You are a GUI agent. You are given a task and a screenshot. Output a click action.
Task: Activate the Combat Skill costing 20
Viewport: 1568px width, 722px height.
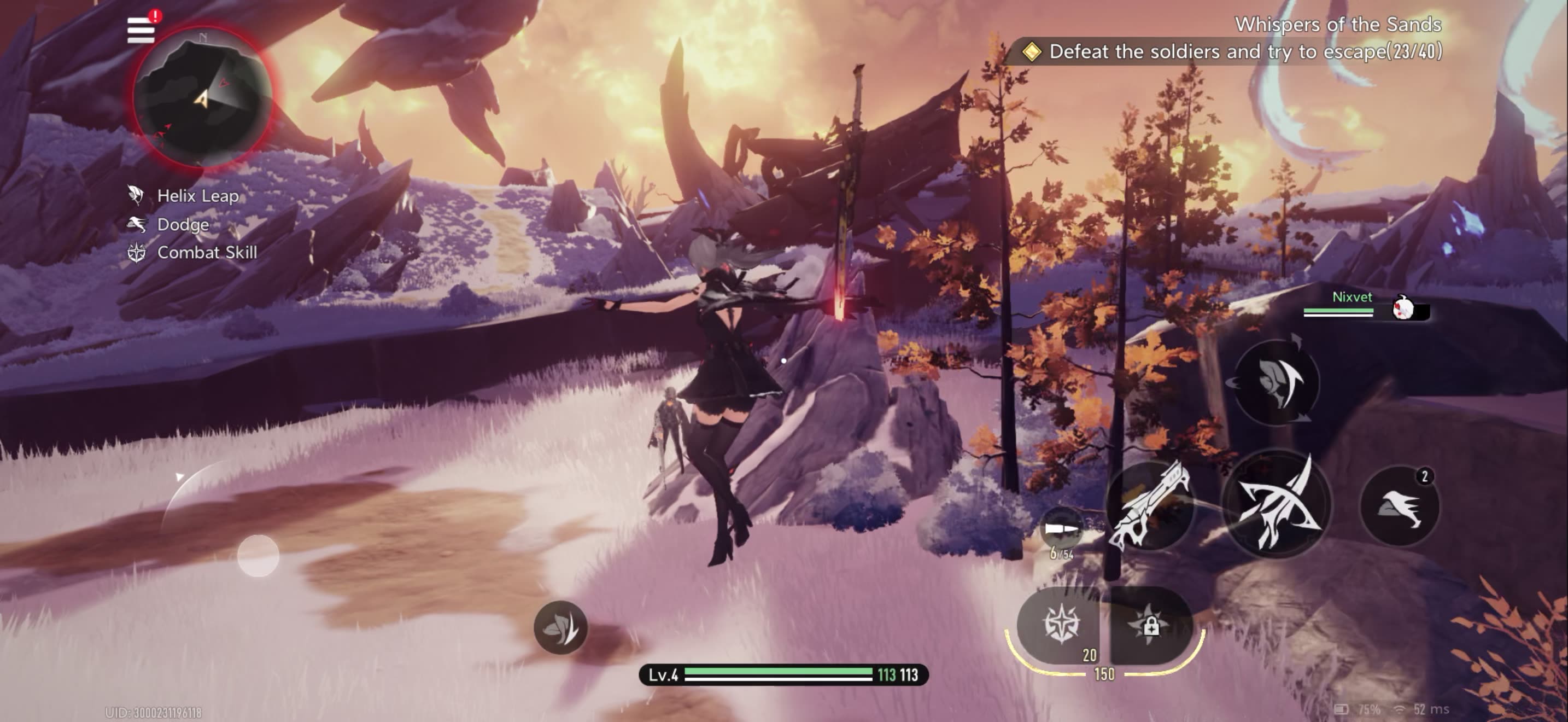coord(1062,625)
